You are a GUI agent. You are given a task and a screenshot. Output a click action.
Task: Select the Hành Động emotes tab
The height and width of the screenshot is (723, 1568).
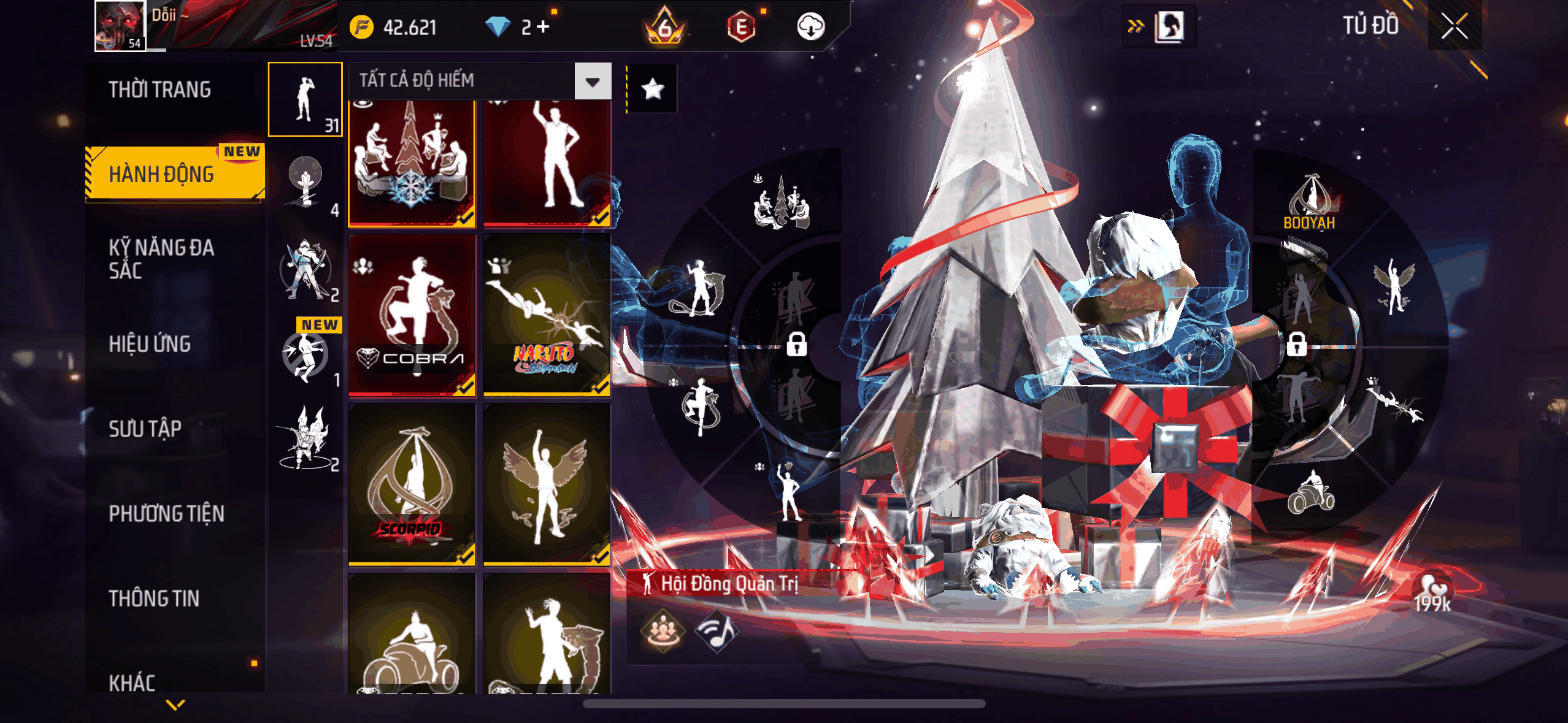(x=162, y=174)
